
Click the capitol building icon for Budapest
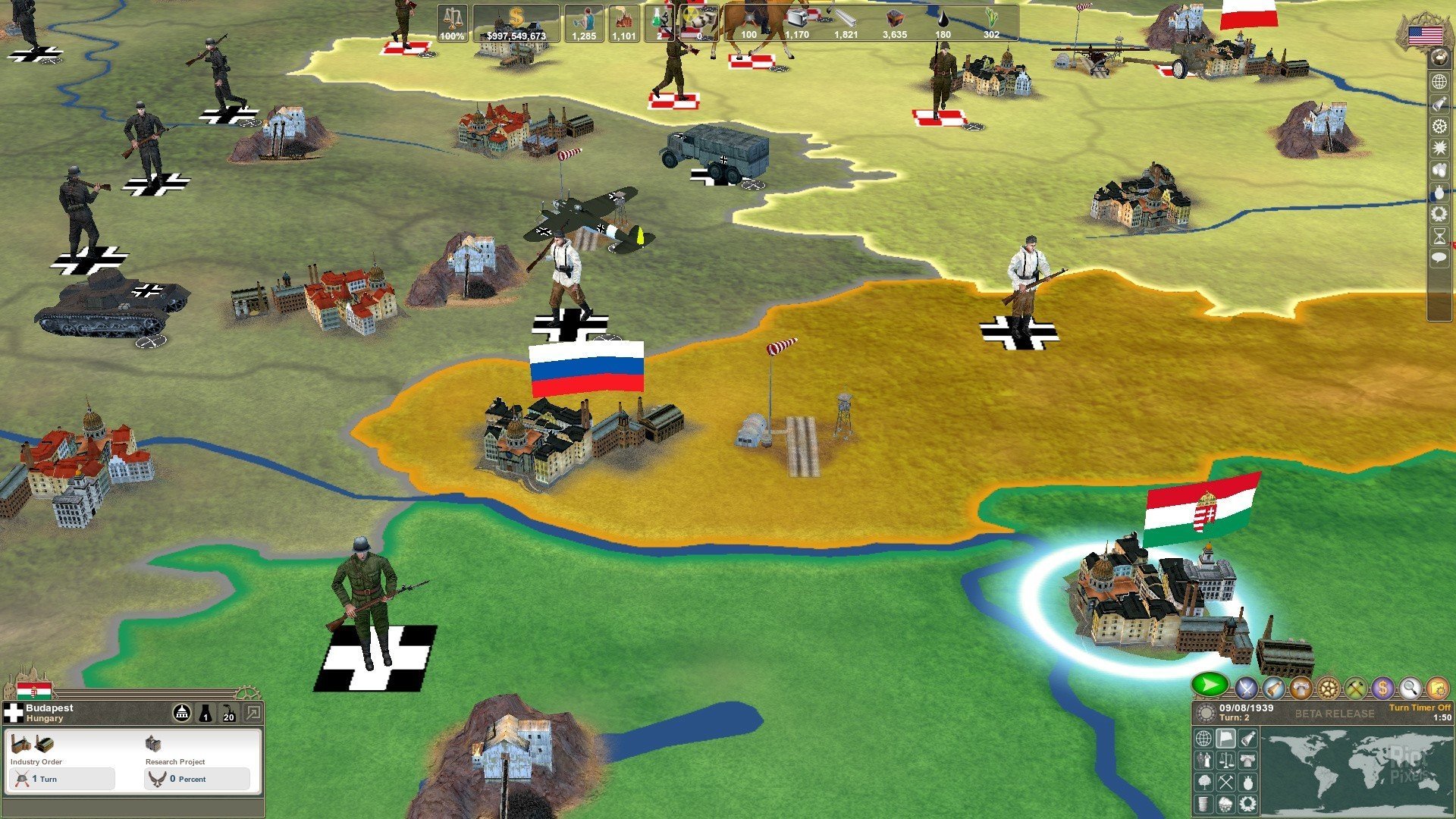click(182, 713)
